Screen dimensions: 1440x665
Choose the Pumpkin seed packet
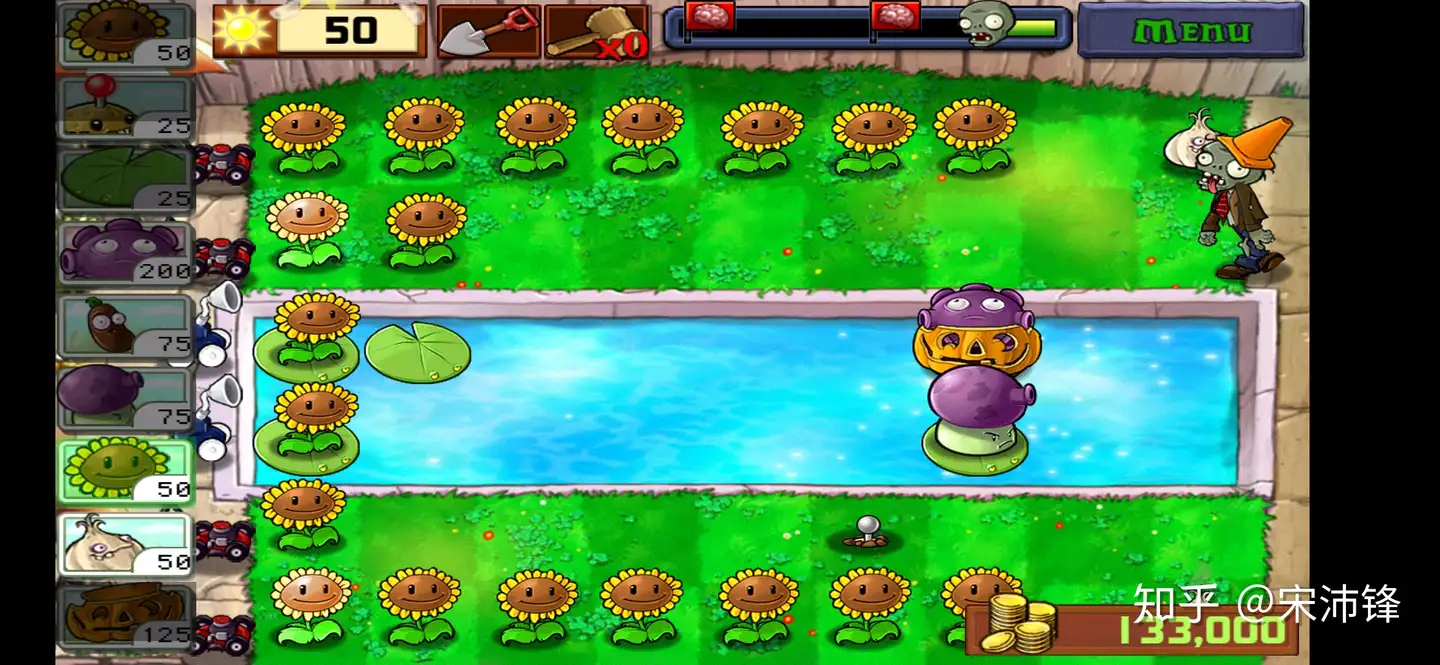pyautogui.click(x=126, y=615)
